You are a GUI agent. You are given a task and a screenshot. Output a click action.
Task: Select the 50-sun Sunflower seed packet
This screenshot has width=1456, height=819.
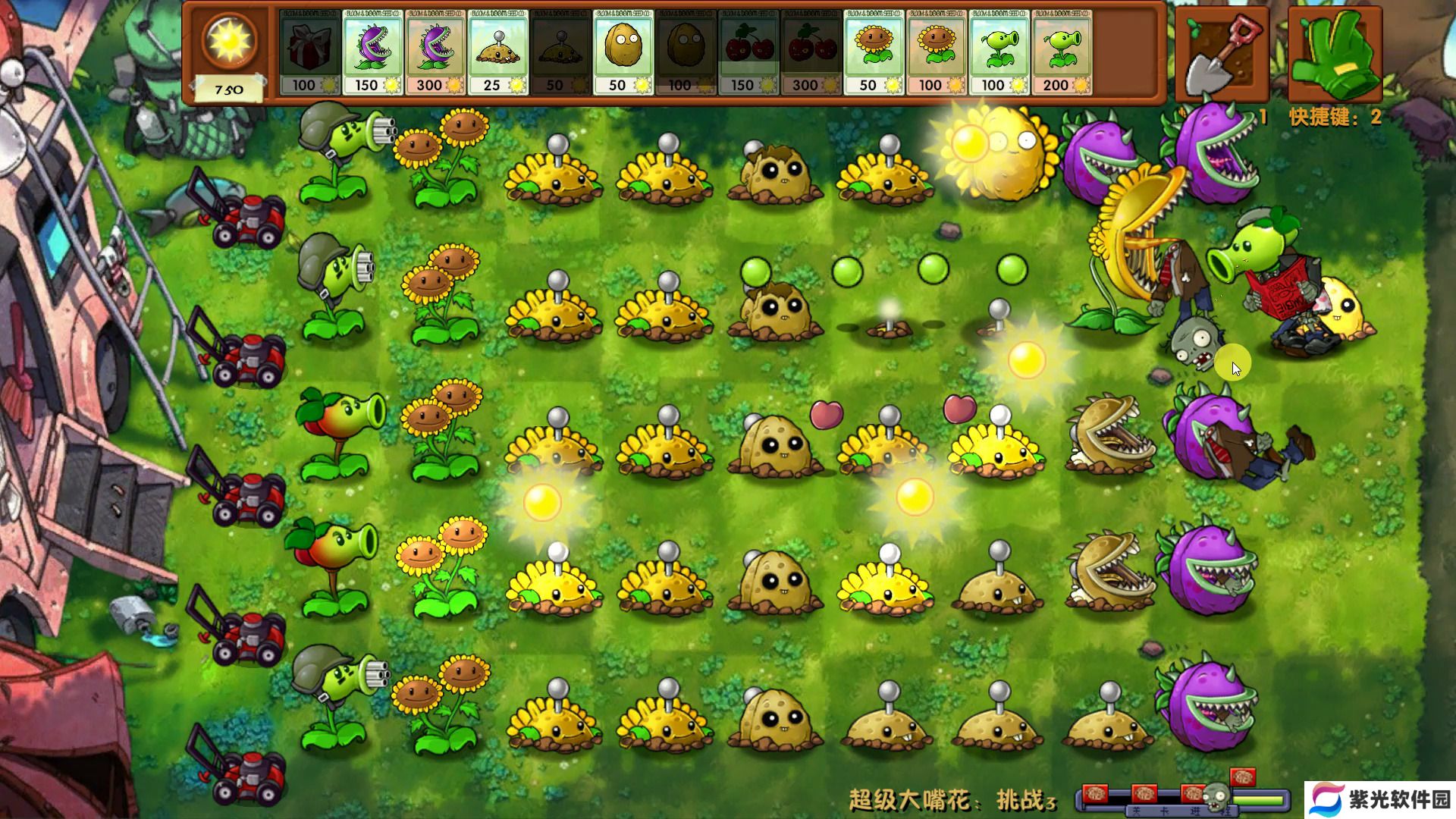[874, 52]
